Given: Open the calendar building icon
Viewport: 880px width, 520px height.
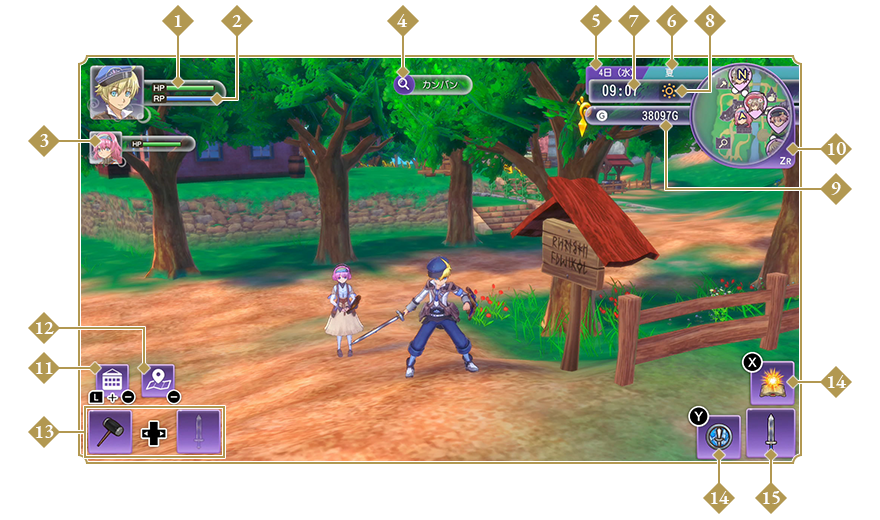Looking at the screenshot, I should point(111,379).
